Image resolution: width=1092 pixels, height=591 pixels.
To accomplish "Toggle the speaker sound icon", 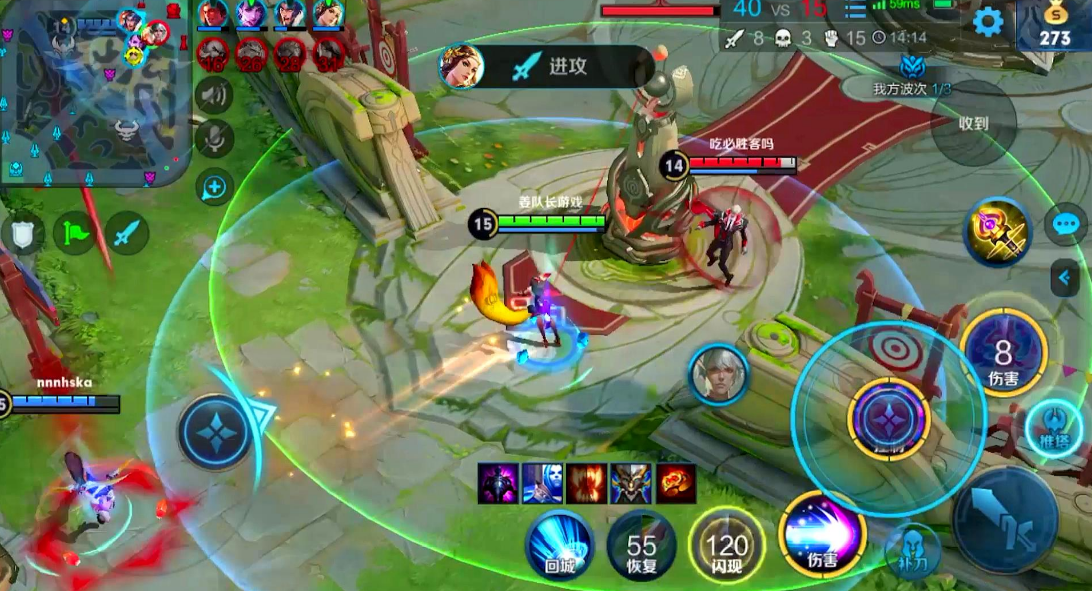I will pyautogui.click(x=213, y=96).
